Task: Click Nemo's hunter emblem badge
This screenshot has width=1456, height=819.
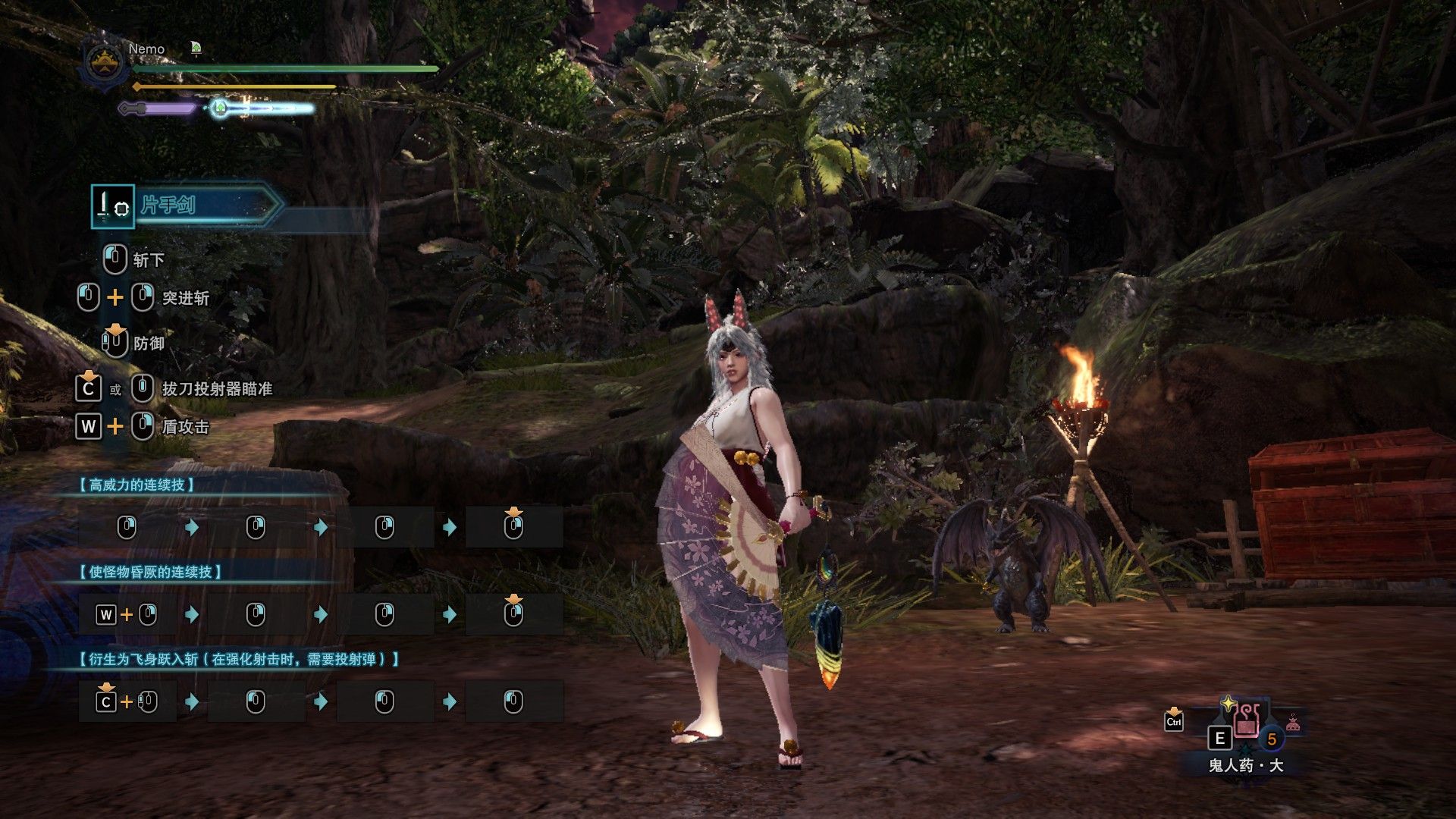Action: click(x=105, y=63)
